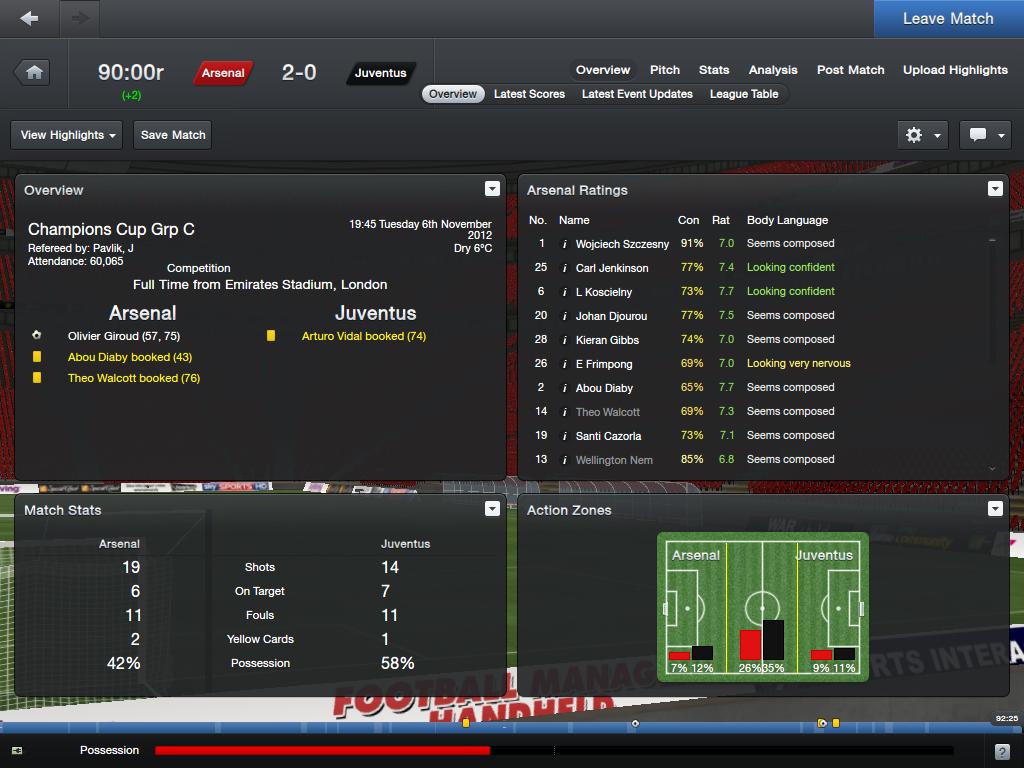The width and height of the screenshot is (1024, 768).
Task: View Santi Cazorla's info icon
Action: point(565,436)
